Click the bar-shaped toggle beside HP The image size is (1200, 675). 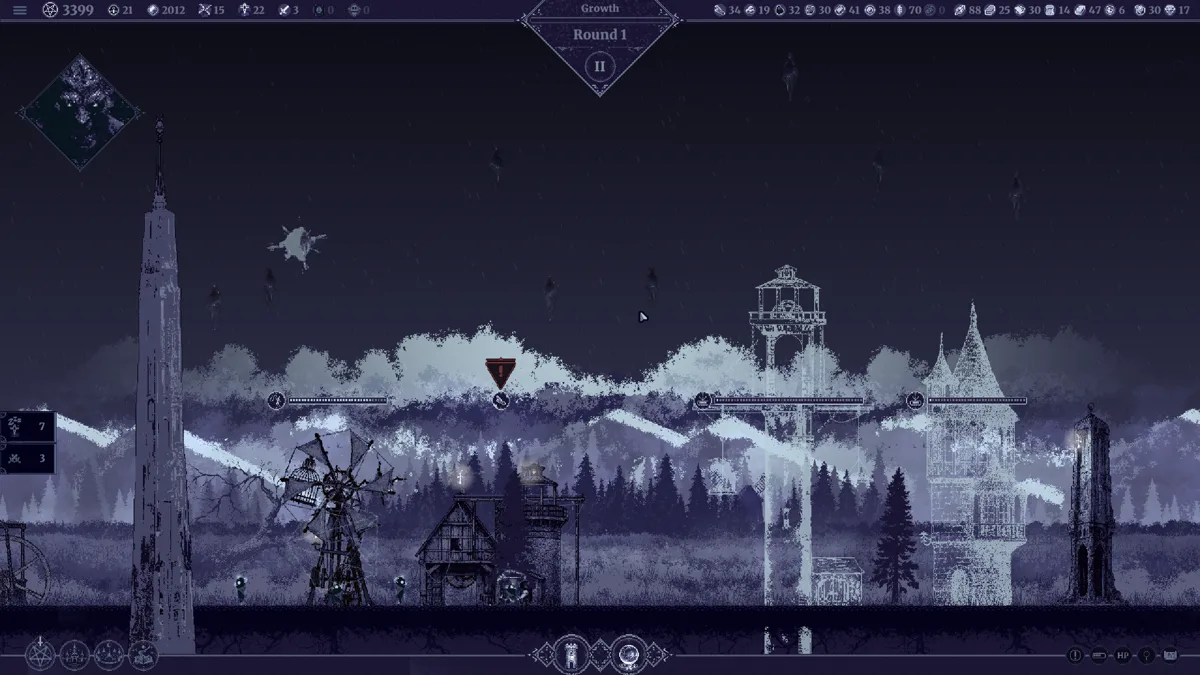click(x=1099, y=656)
